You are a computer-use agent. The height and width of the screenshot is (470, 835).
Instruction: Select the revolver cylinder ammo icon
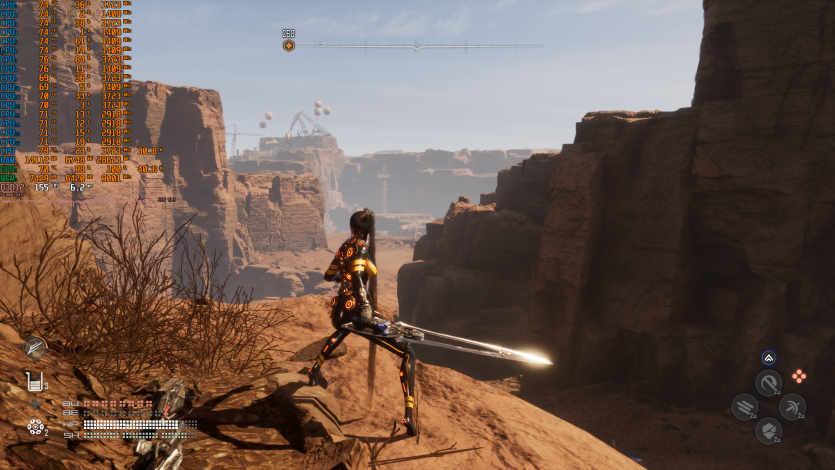coord(35,427)
